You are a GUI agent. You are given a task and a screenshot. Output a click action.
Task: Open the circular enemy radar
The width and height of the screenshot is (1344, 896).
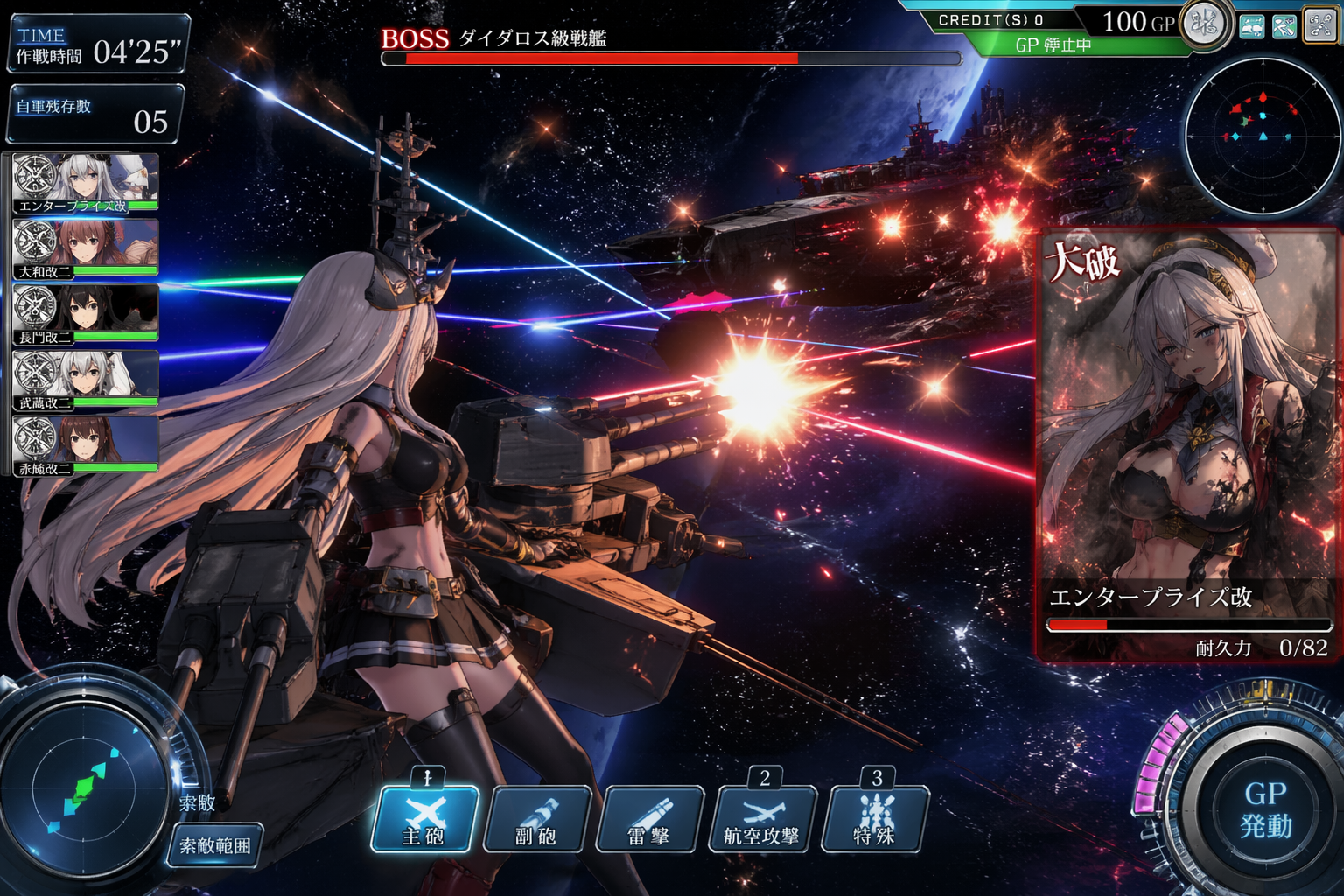[x=1263, y=136]
